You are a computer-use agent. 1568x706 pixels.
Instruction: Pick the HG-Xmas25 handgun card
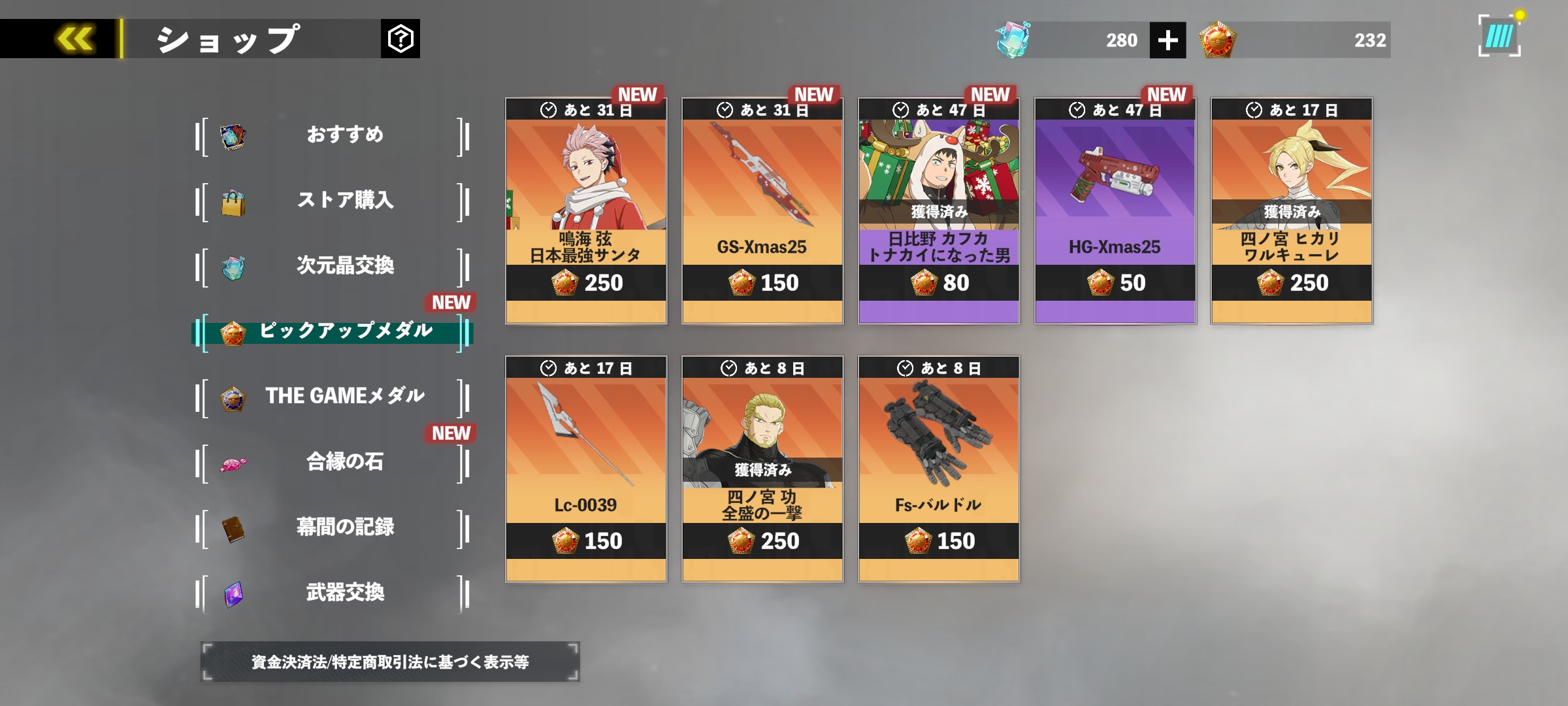1115,210
